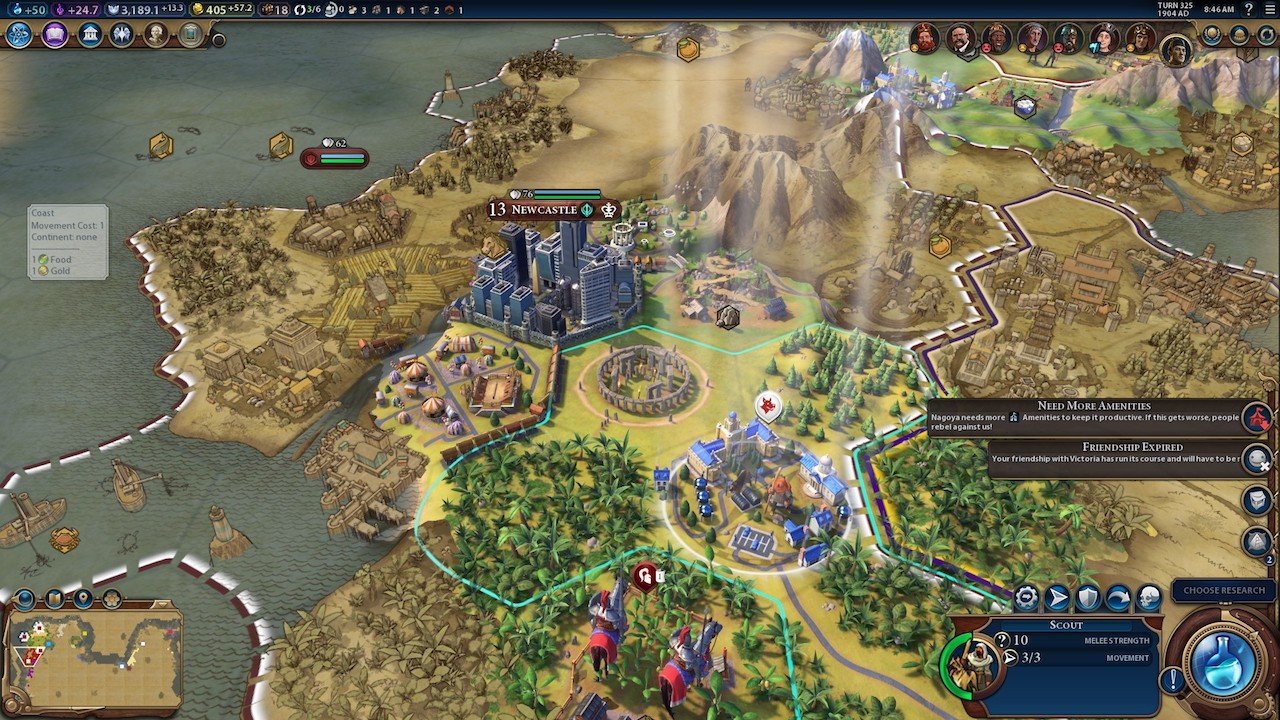Click the minimap to jump to a location

point(95,656)
